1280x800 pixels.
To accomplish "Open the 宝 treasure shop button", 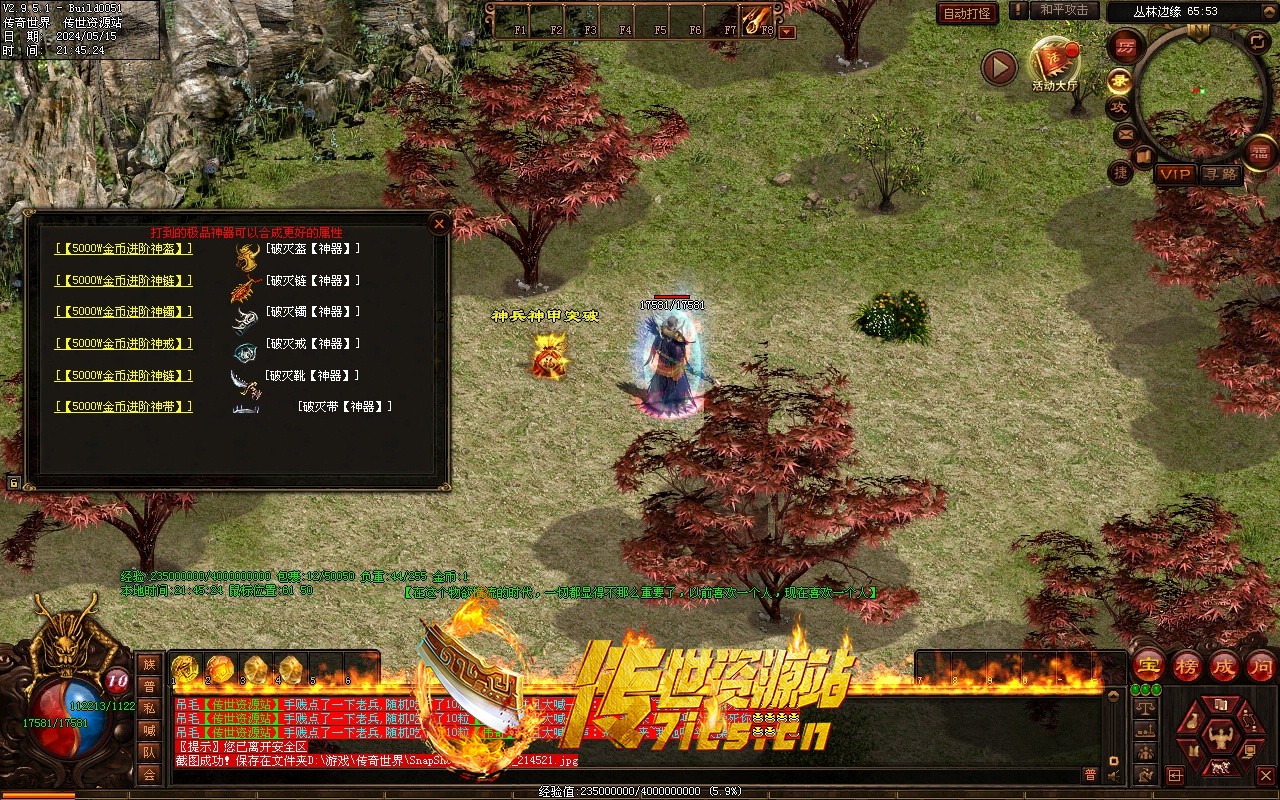I will click(x=1148, y=665).
